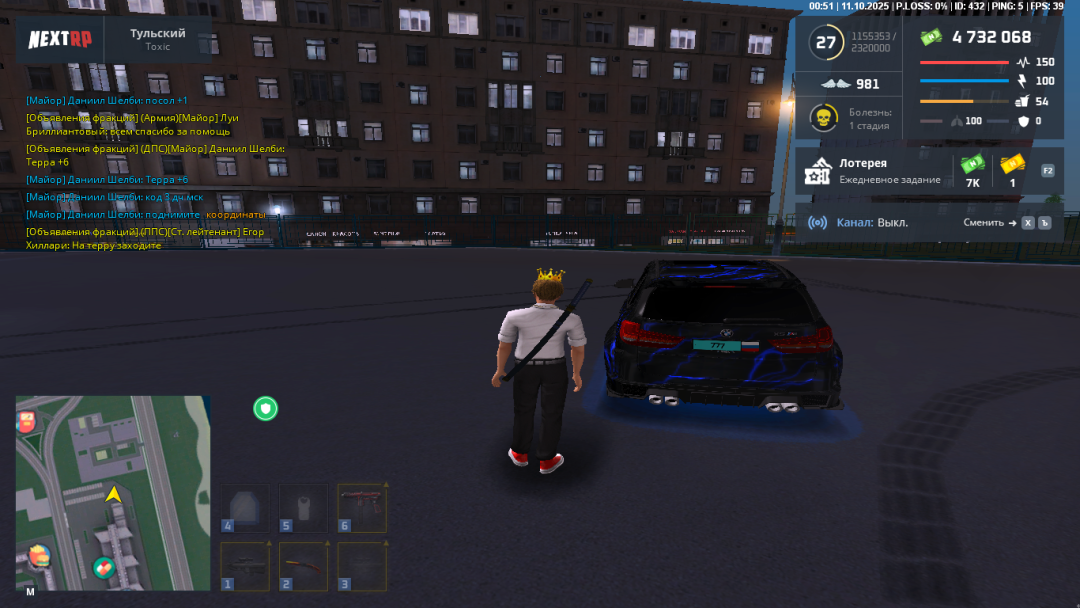Click the green shield status icon
Viewport: 1080px width, 608px height.
265,408
